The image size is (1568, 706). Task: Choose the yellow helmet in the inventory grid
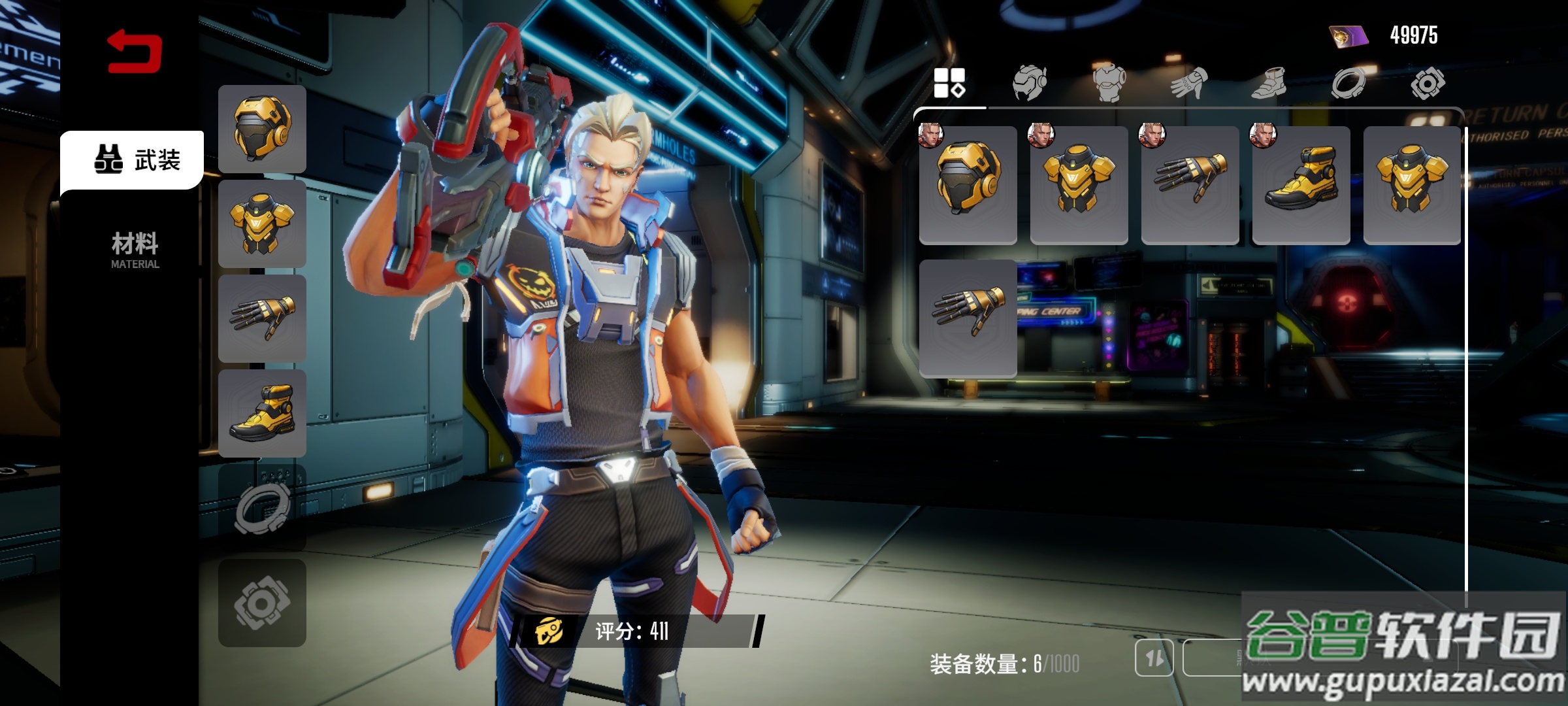click(x=968, y=185)
